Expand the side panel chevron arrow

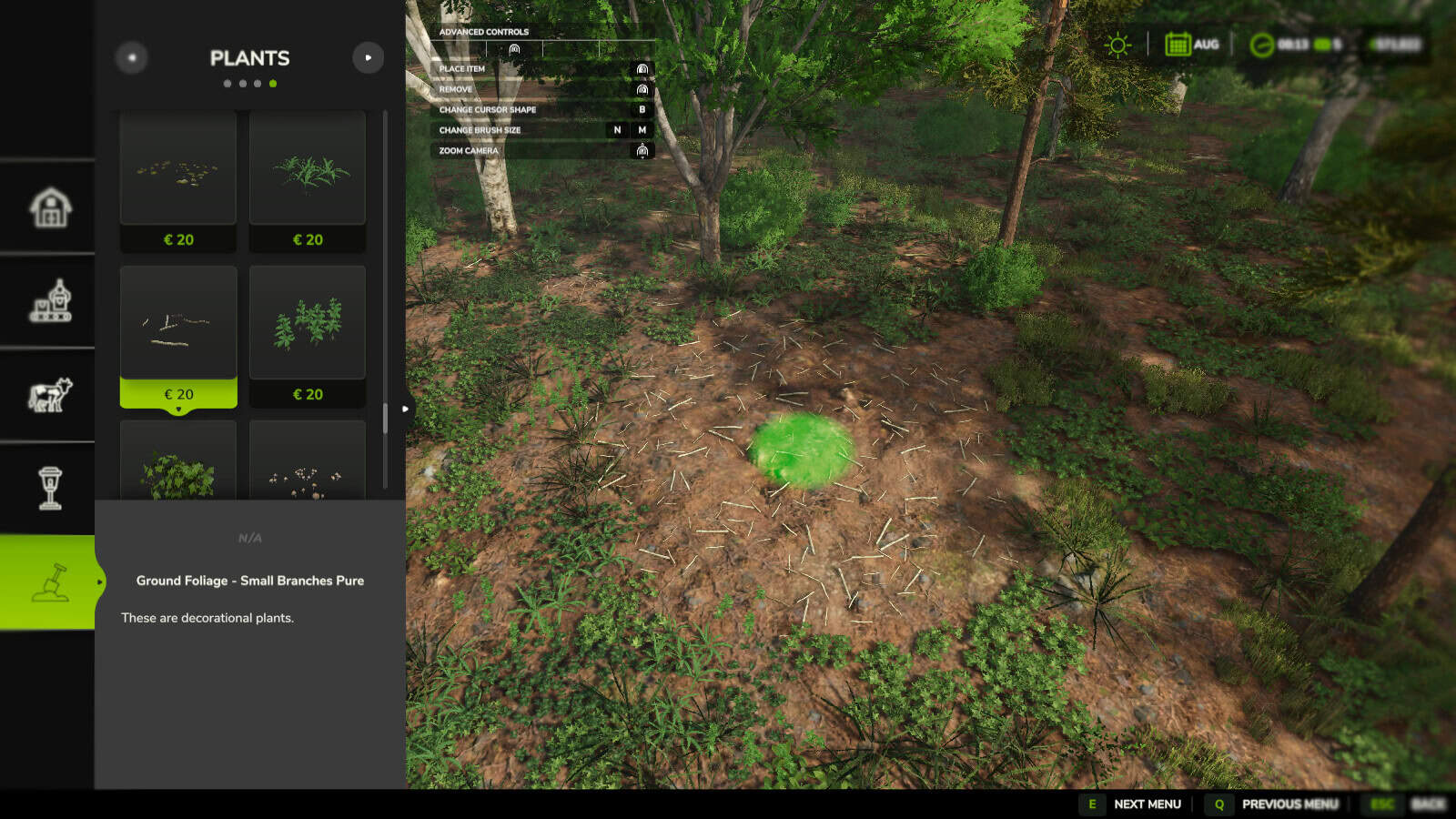coord(404,409)
